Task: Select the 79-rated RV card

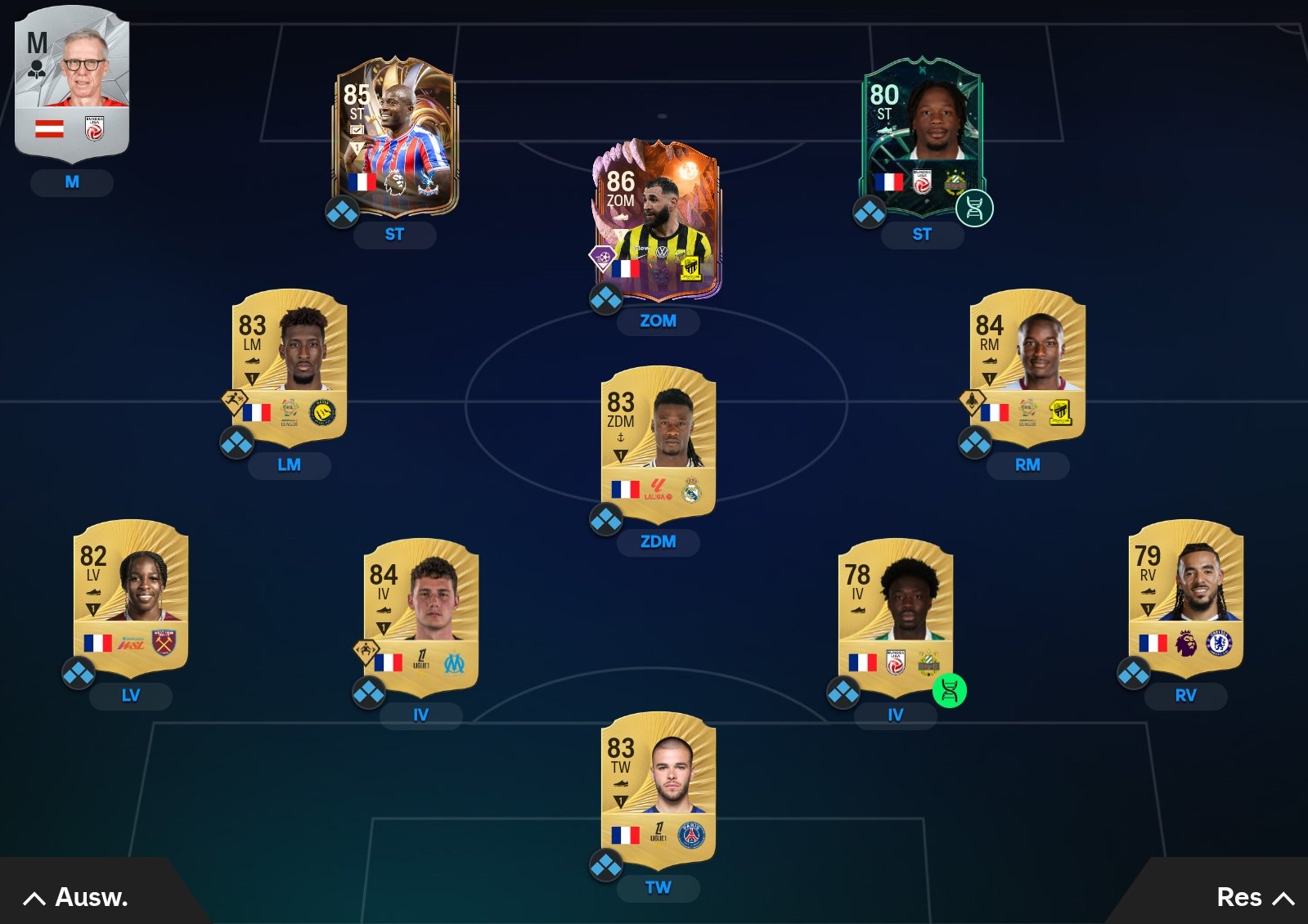Action: tap(1185, 597)
